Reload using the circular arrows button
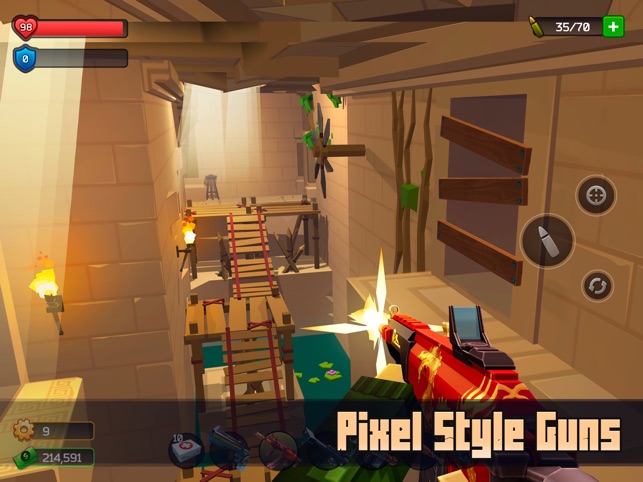The height and width of the screenshot is (482, 643). (x=598, y=286)
